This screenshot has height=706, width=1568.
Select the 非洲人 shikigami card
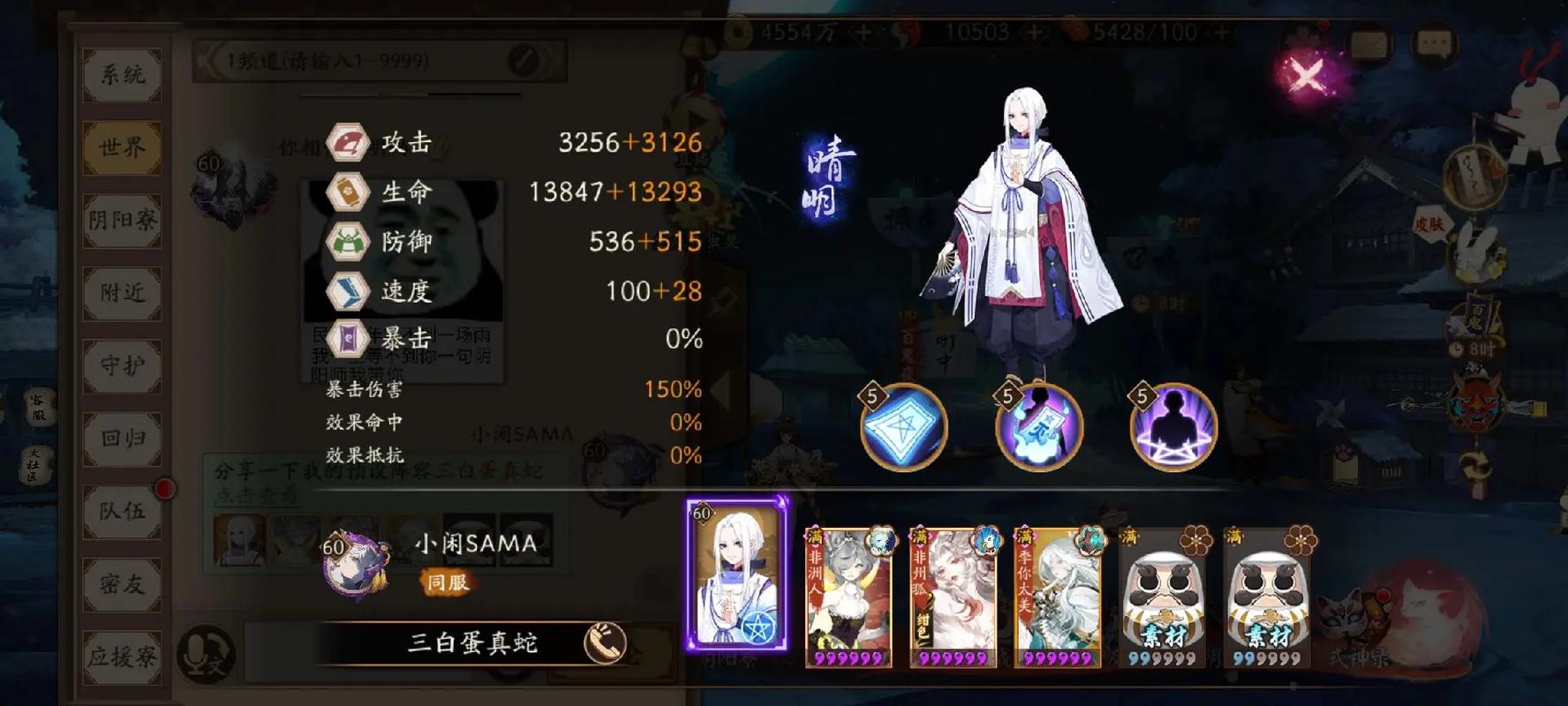coord(849,596)
